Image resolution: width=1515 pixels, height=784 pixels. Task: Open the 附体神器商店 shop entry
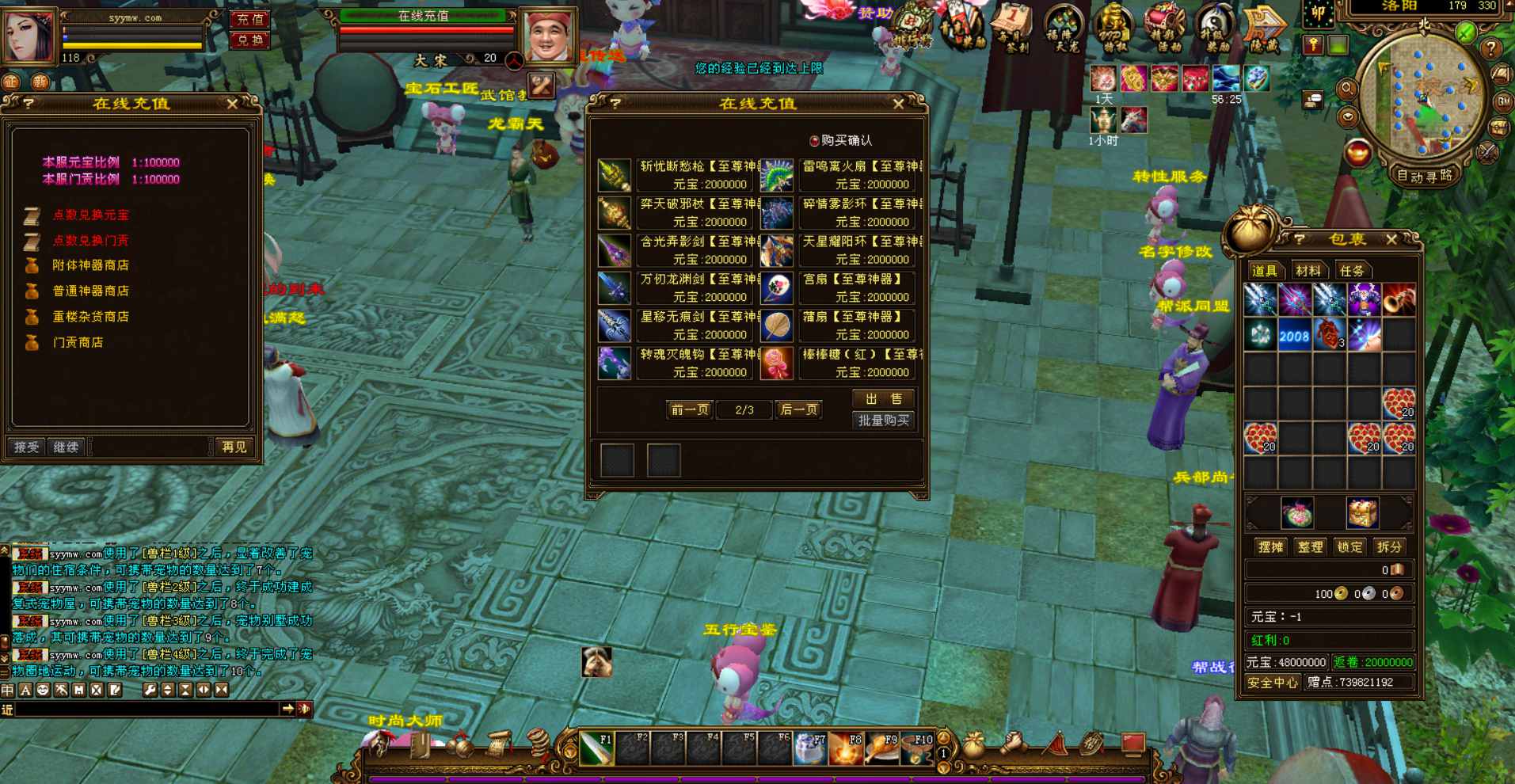(x=90, y=265)
